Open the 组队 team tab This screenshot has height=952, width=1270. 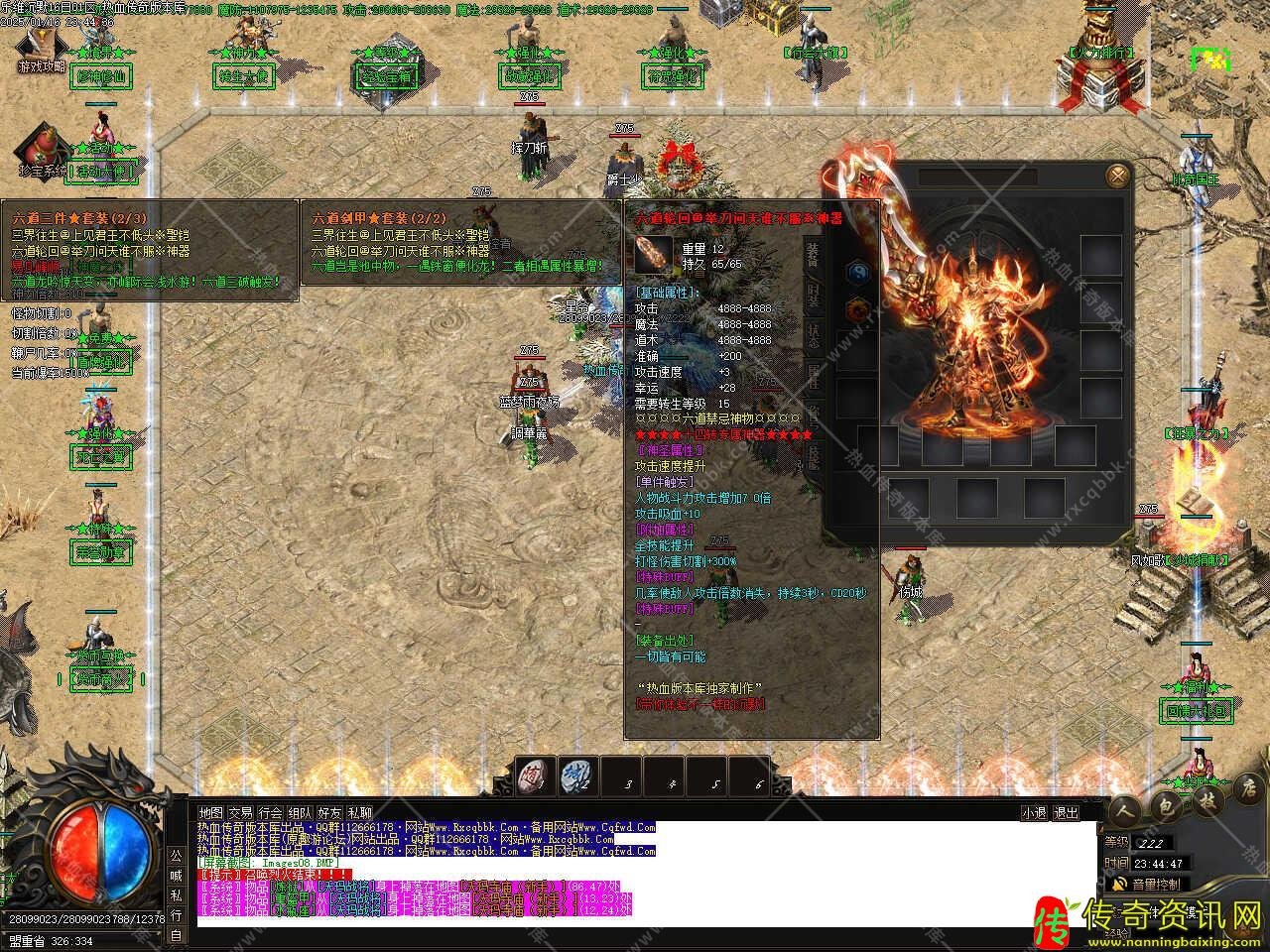[300, 812]
